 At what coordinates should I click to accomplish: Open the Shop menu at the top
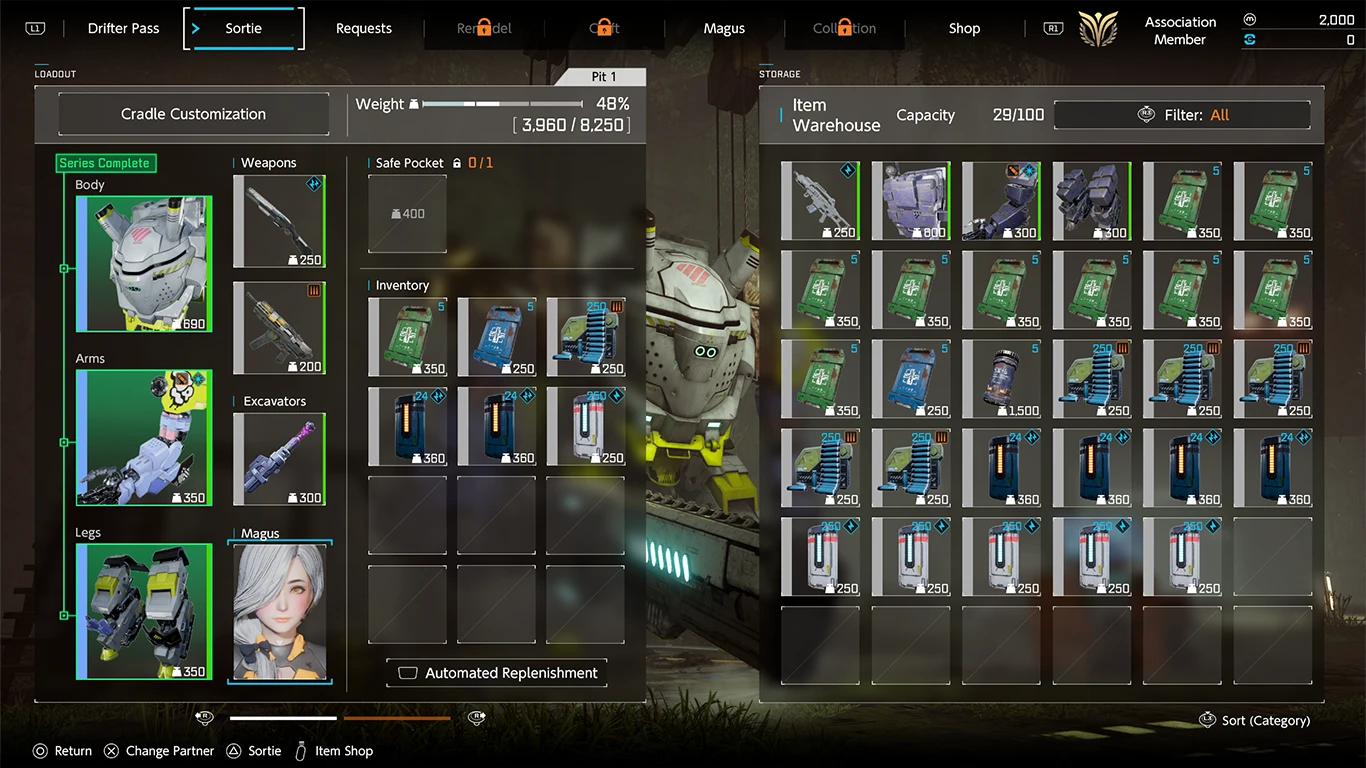click(x=963, y=28)
